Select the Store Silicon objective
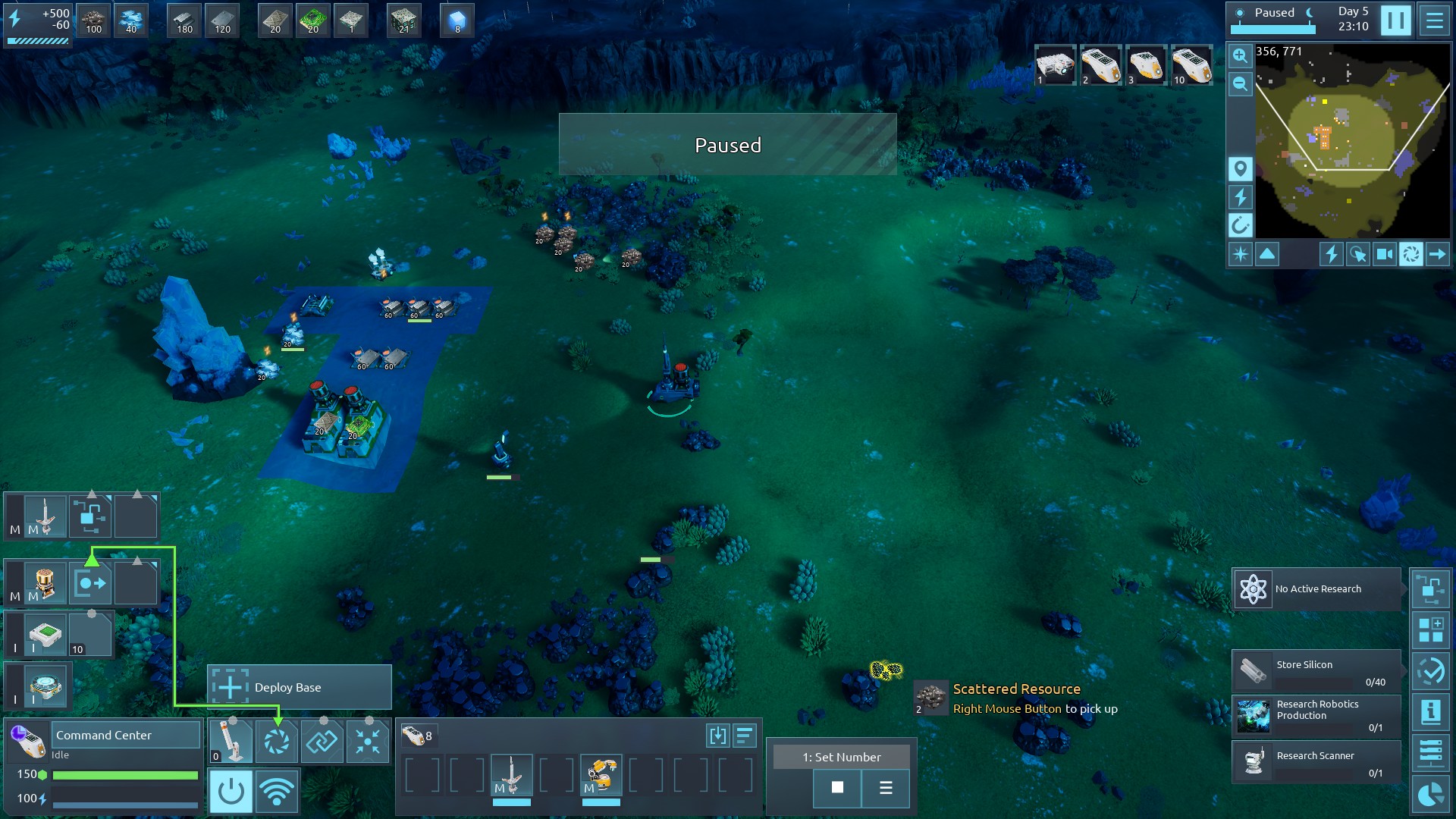This screenshot has width=1456, height=819. (x=1316, y=670)
